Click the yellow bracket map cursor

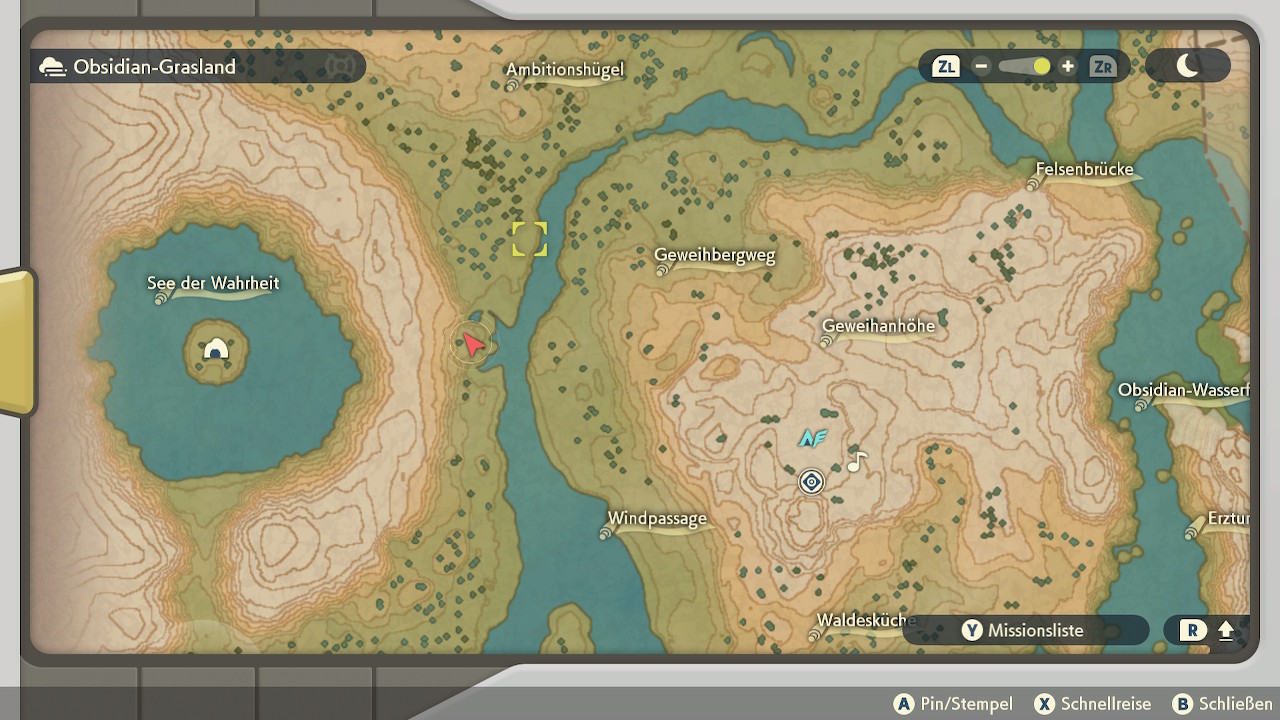click(x=529, y=239)
